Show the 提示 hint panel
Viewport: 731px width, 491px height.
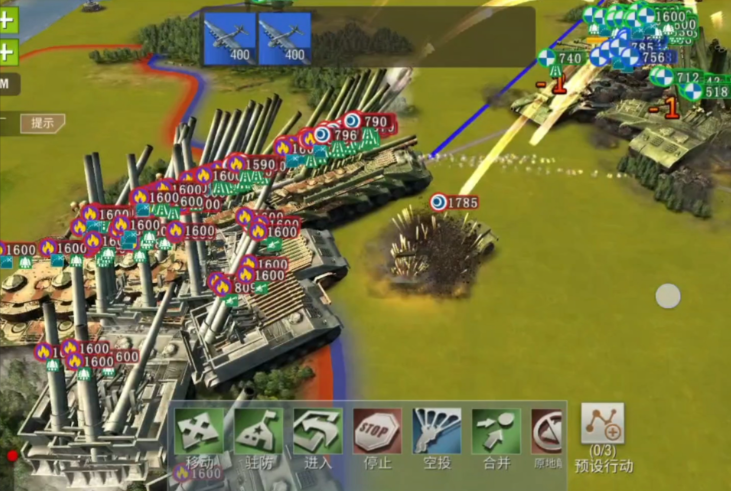pyautogui.click(x=42, y=123)
